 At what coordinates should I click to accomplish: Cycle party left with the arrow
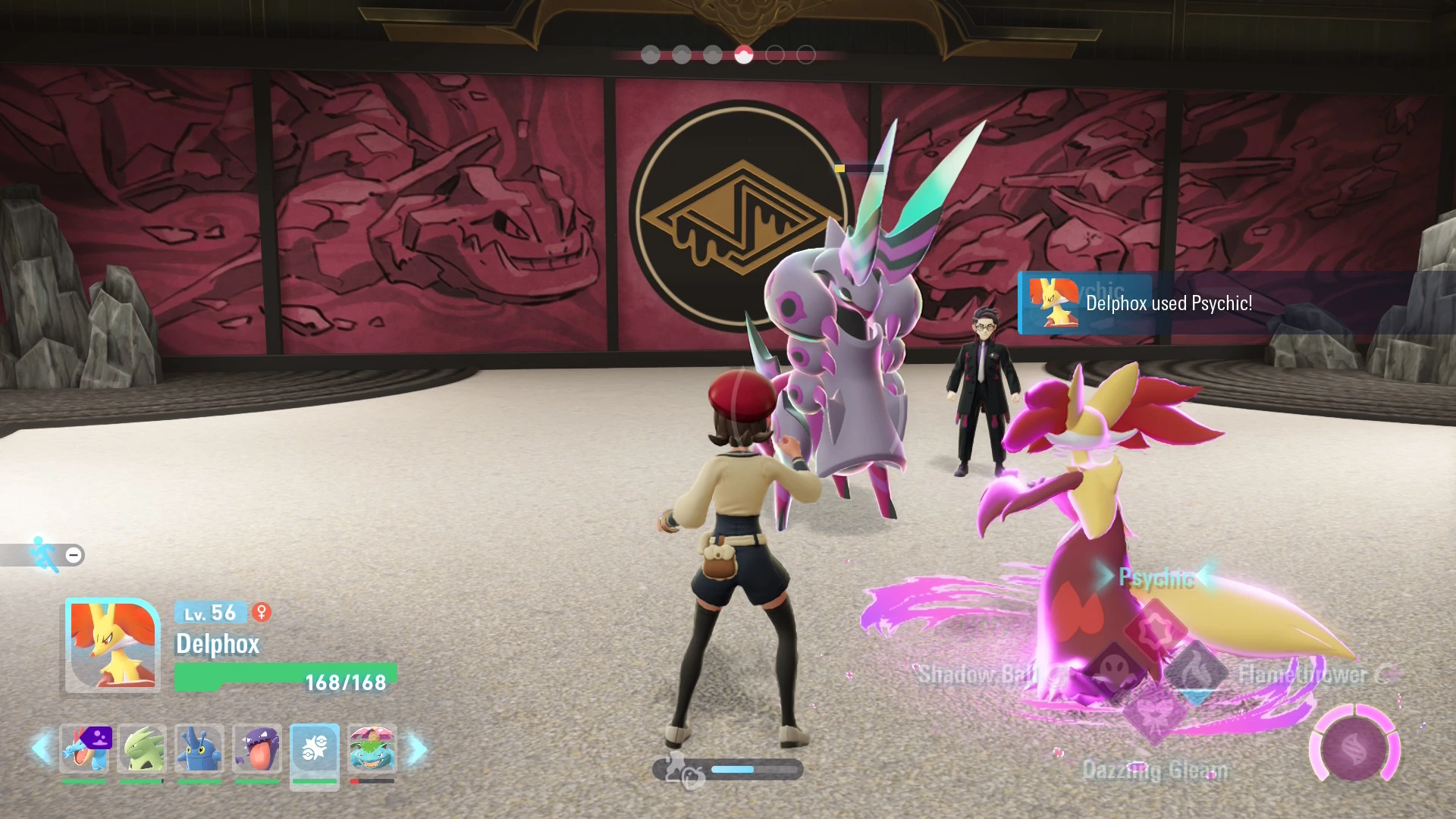click(x=42, y=749)
